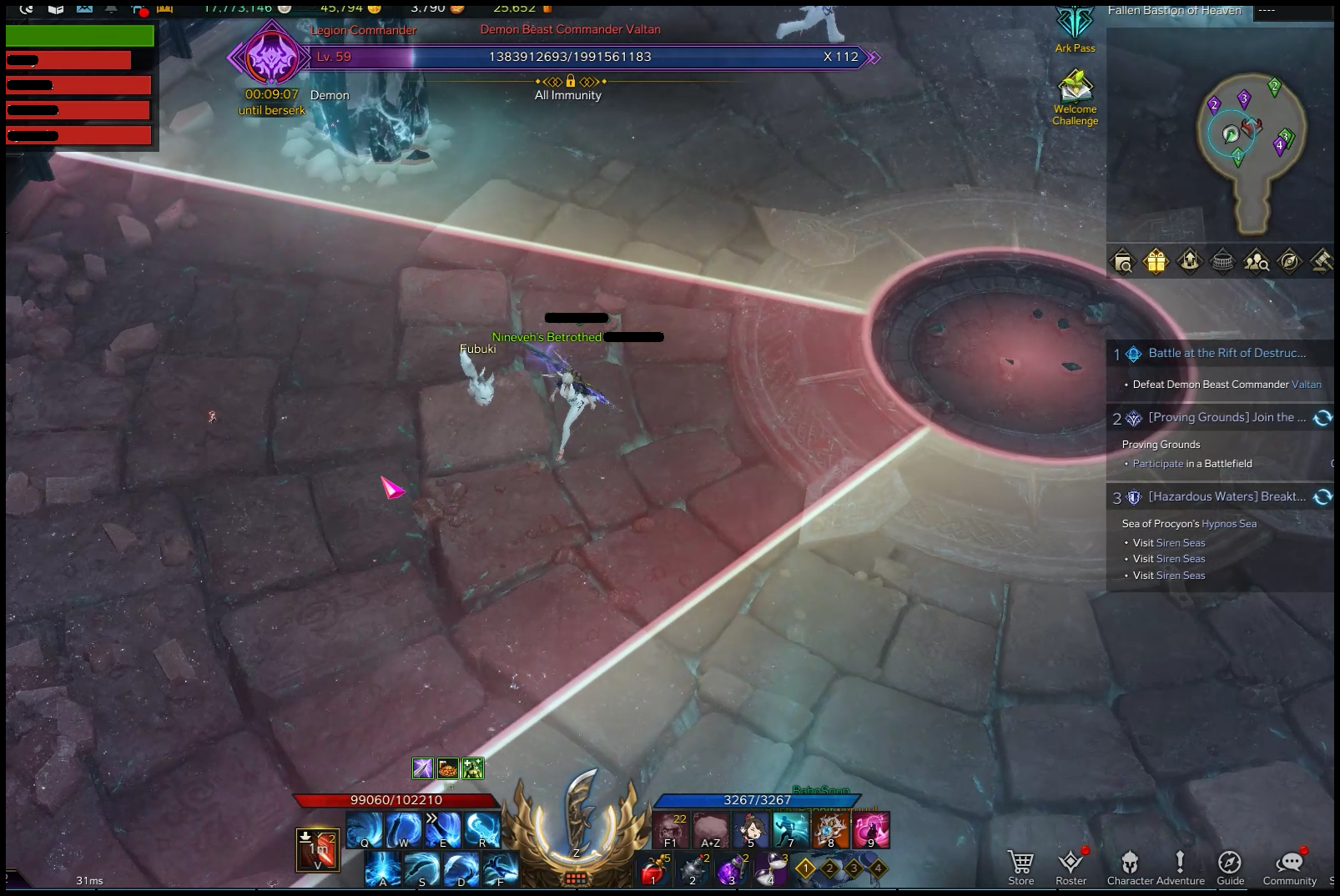Open the Guide menu

1230,866
